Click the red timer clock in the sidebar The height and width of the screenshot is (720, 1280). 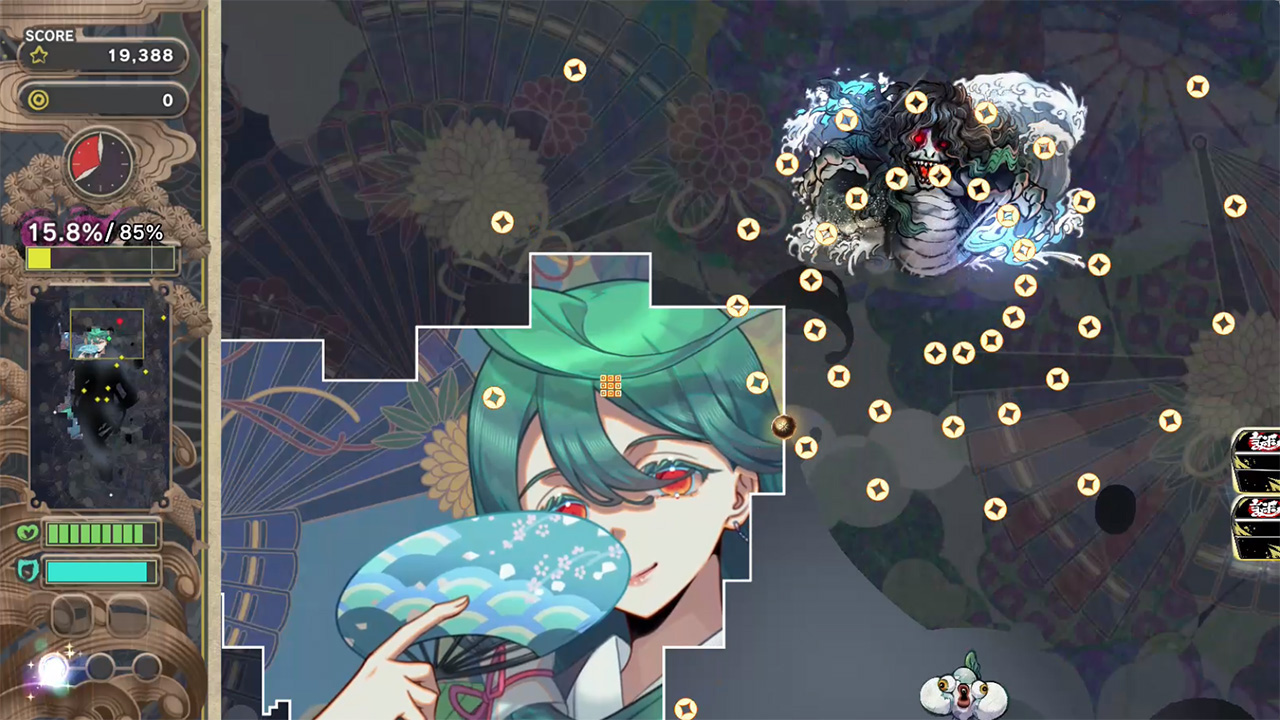(97, 165)
